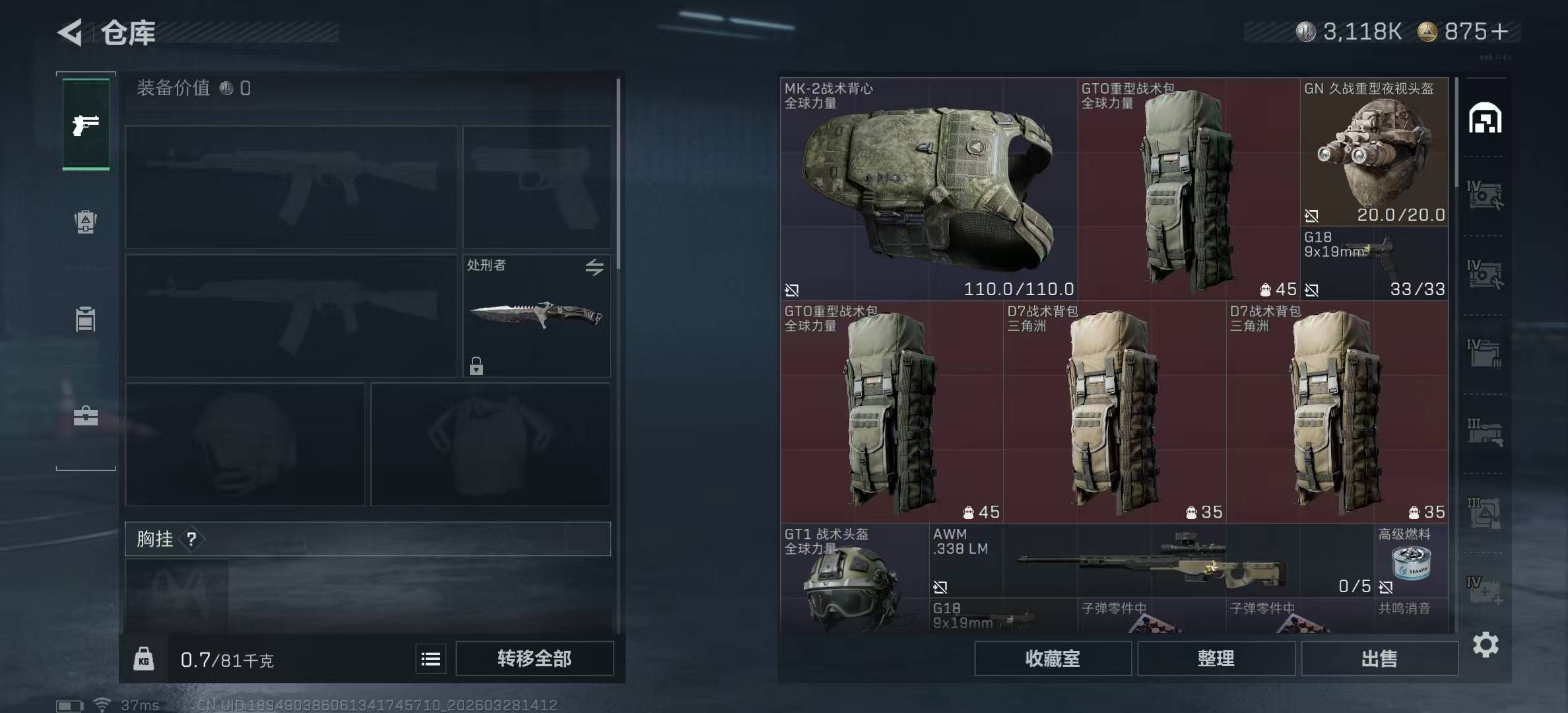Select the AWM .338 LM sniper rifle
The image size is (1568, 713).
[1151, 561]
